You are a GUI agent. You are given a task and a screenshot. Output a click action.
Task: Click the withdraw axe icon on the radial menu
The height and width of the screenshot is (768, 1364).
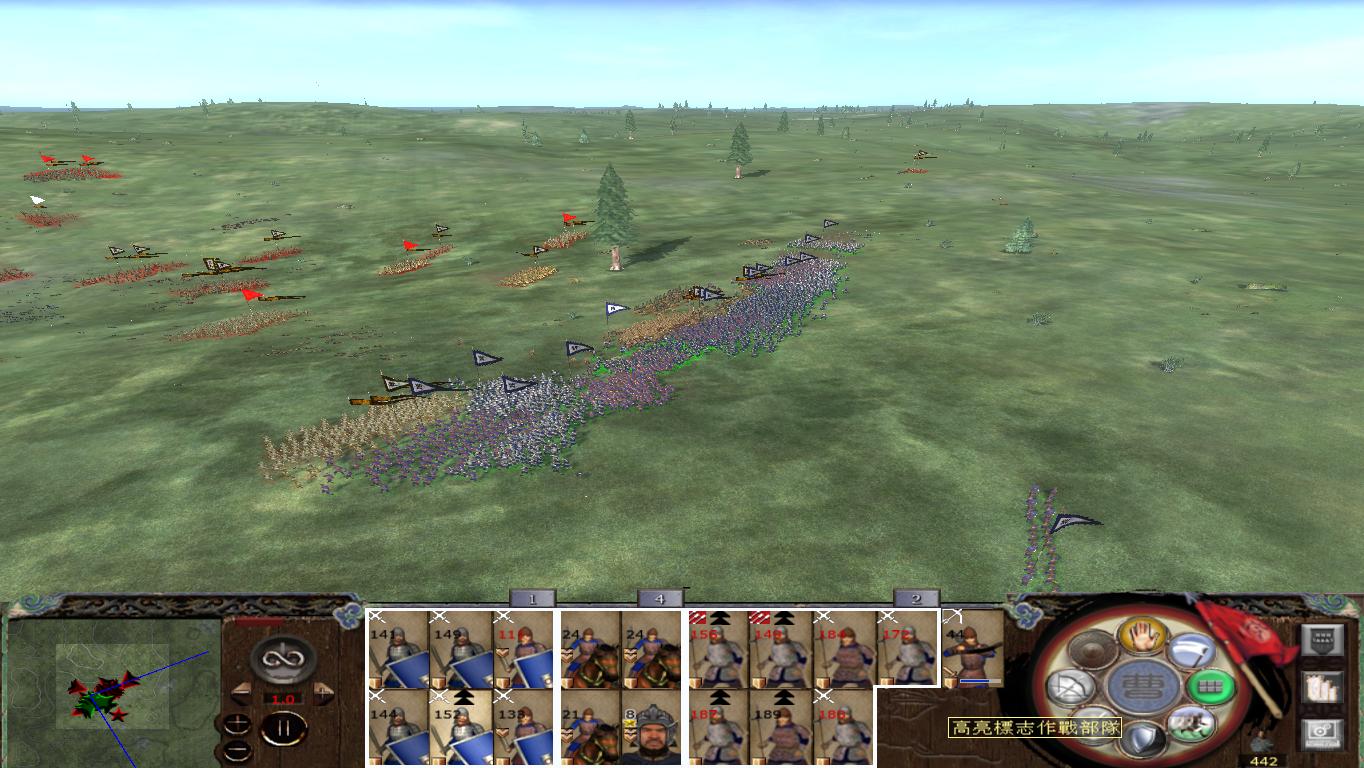[x=1191, y=650]
